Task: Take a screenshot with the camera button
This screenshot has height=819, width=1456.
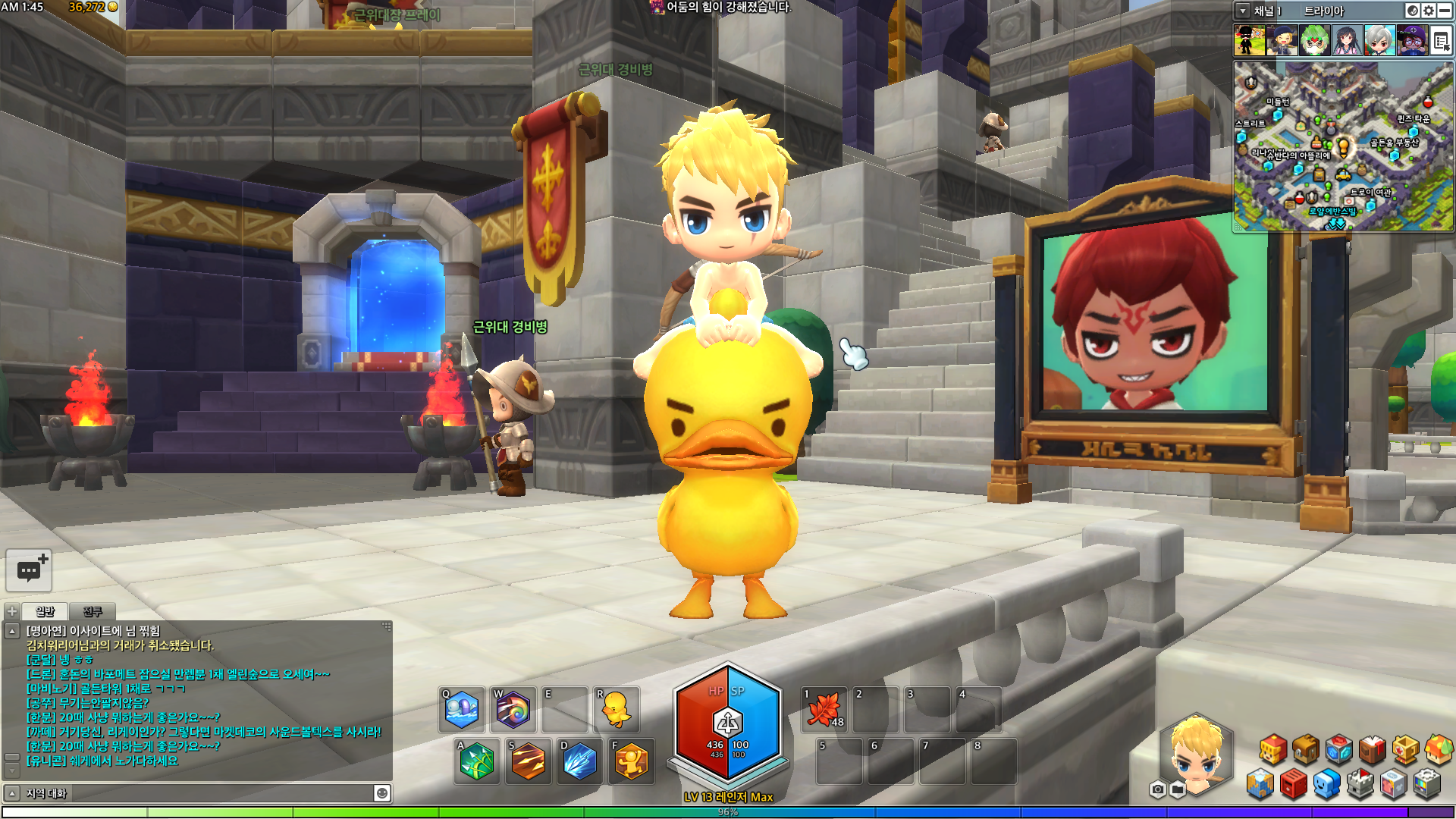Action: point(1157,790)
